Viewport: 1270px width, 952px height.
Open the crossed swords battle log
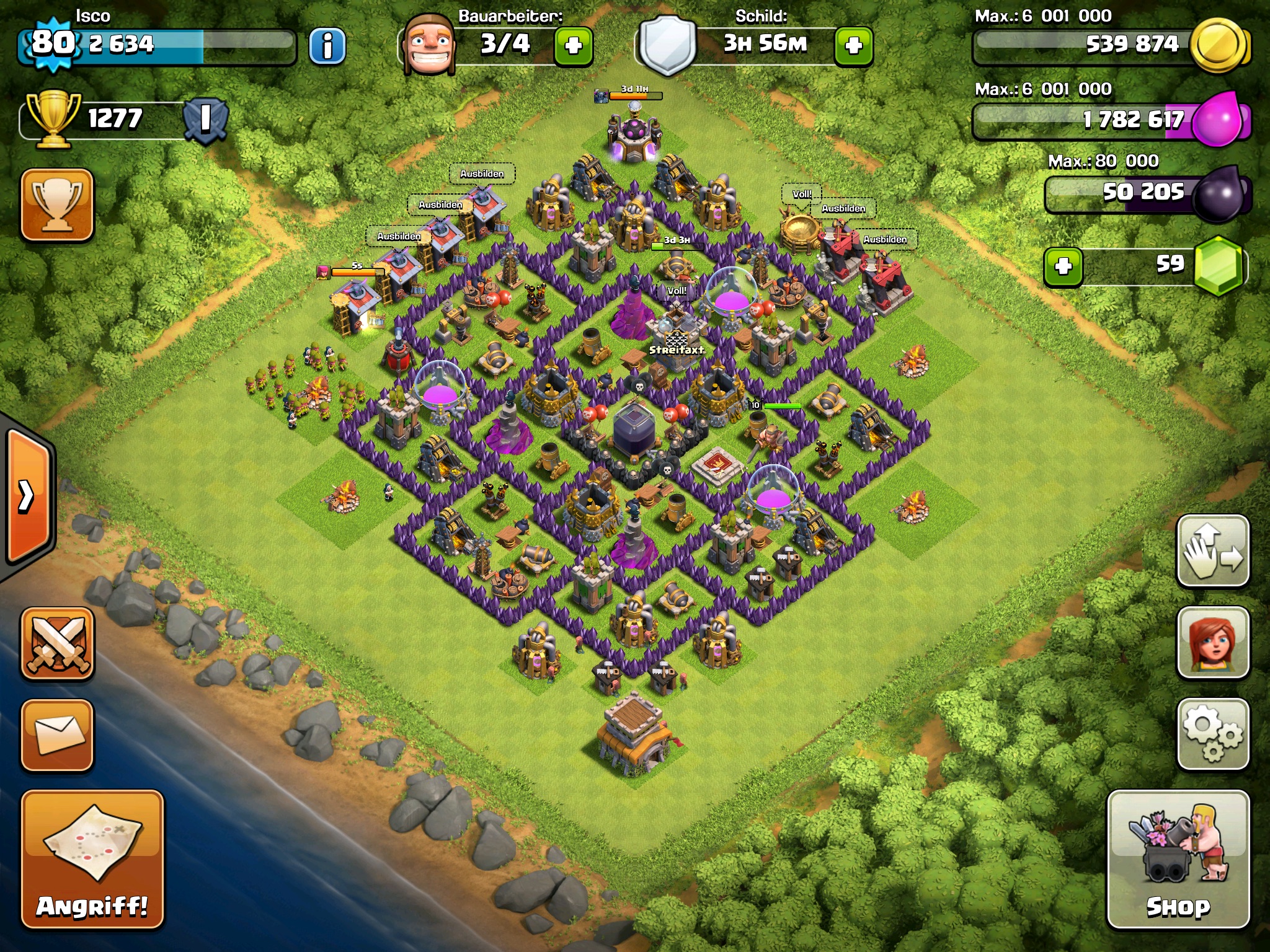pyautogui.click(x=58, y=643)
